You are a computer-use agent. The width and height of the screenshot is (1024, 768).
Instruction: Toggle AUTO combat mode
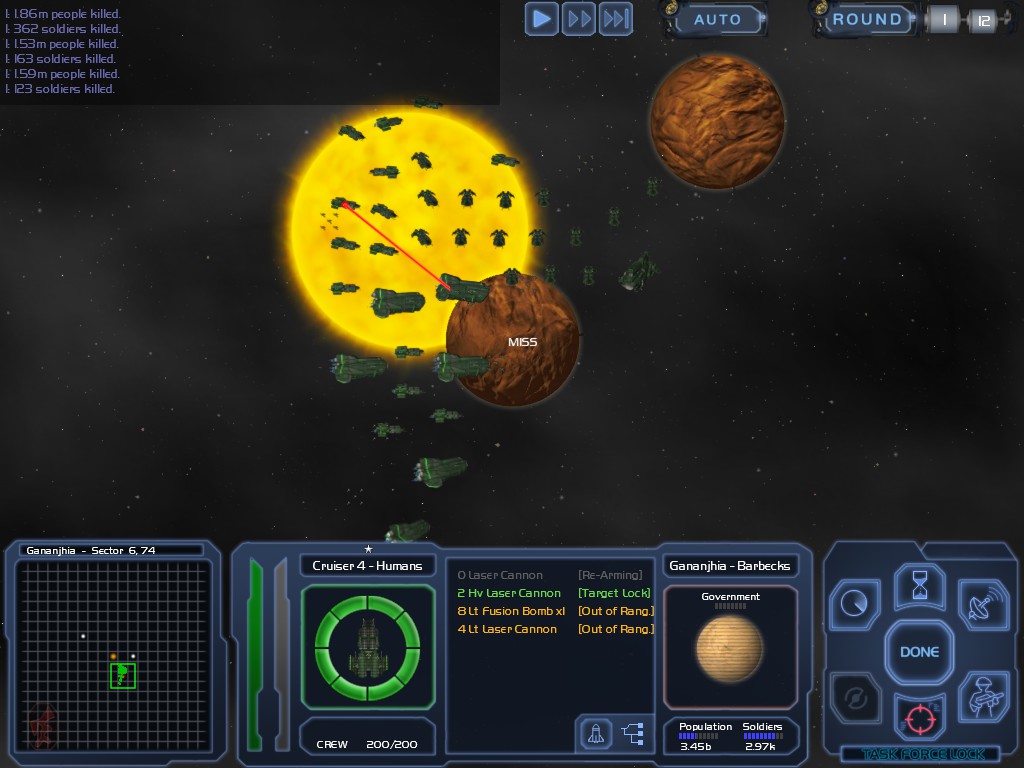[x=716, y=19]
